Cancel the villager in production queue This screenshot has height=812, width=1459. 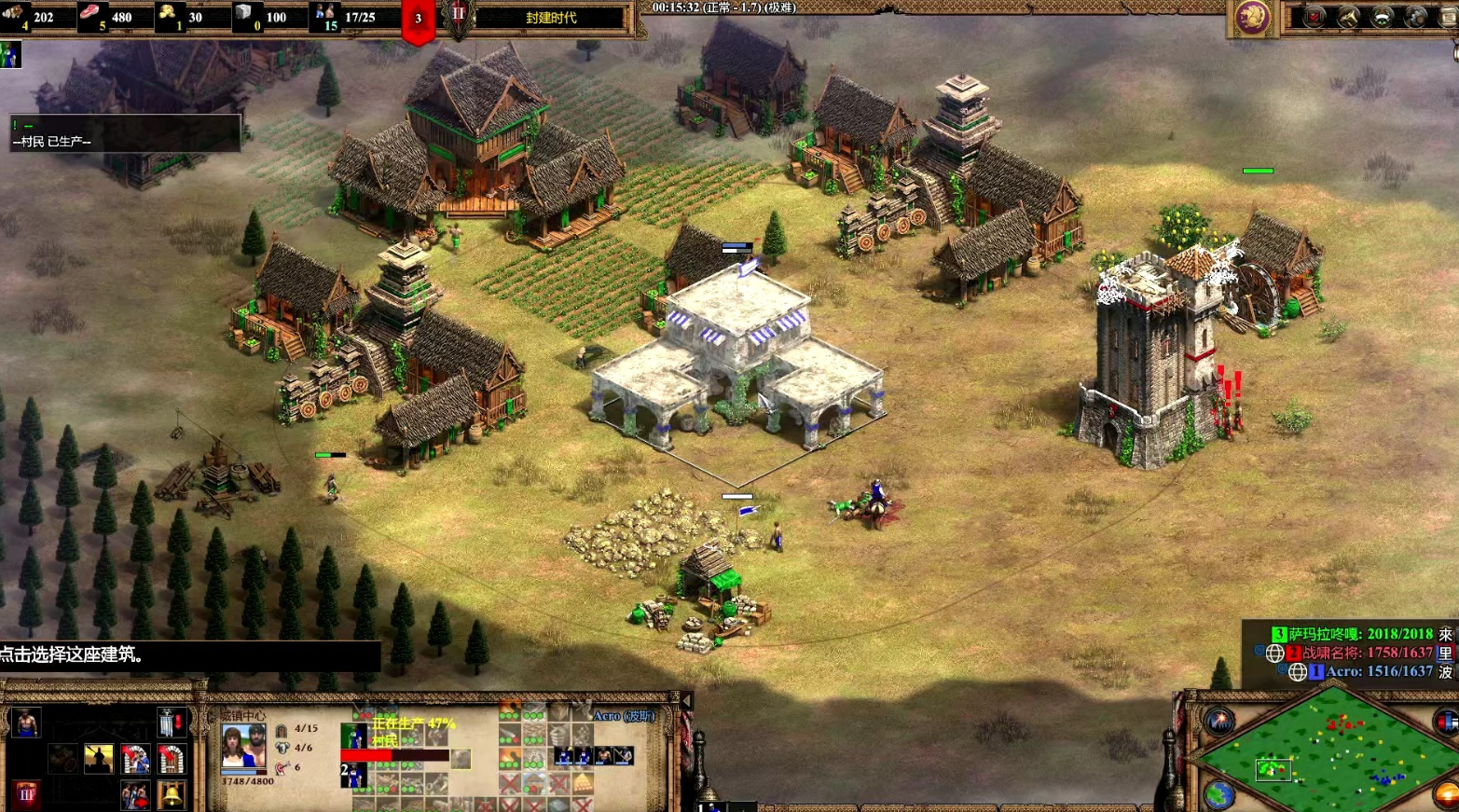354,736
